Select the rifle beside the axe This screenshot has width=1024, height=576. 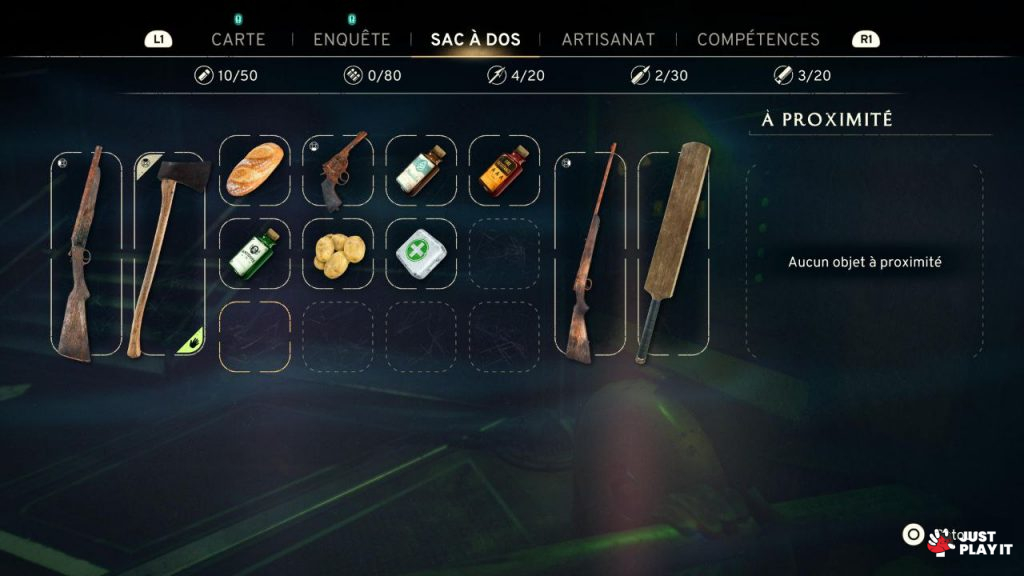[85, 254]
